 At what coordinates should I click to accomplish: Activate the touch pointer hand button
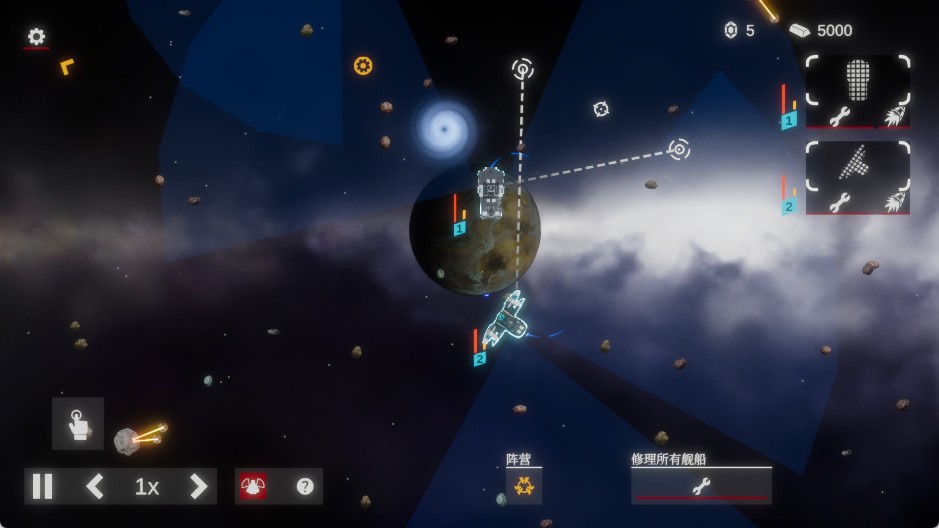pos(77,424)
